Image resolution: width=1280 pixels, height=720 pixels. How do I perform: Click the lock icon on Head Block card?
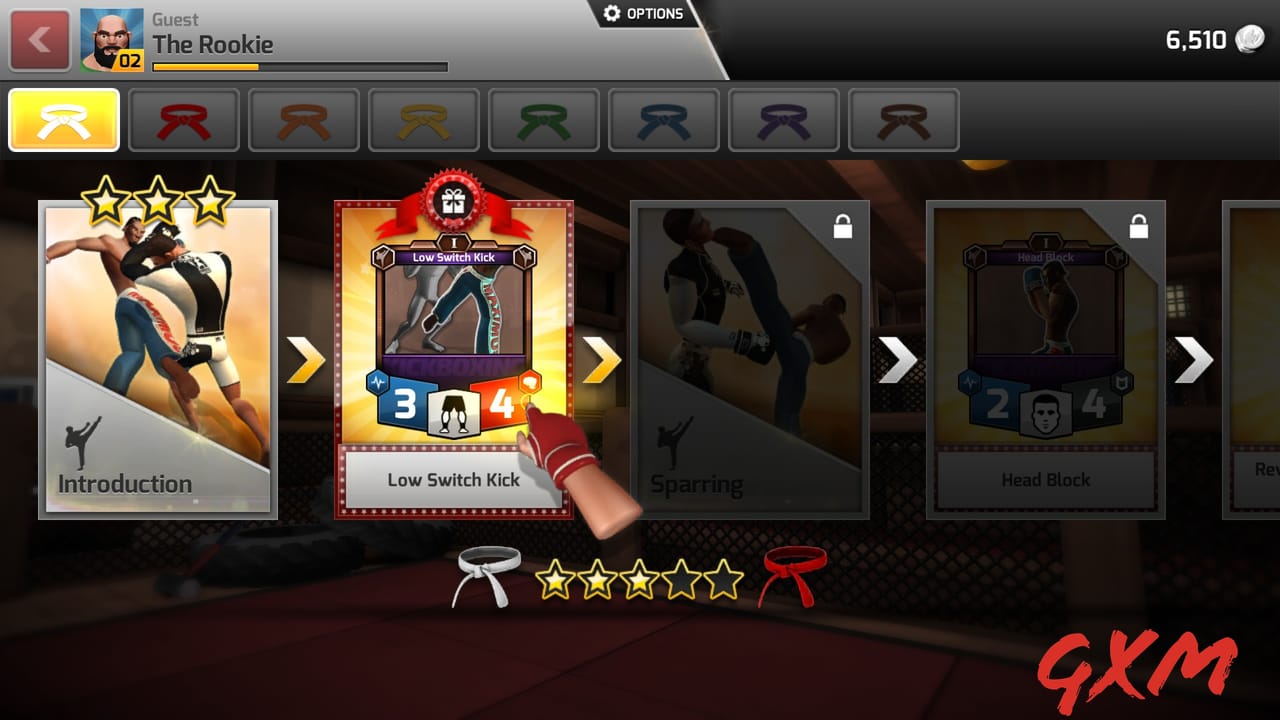[x=1140, y=227]
